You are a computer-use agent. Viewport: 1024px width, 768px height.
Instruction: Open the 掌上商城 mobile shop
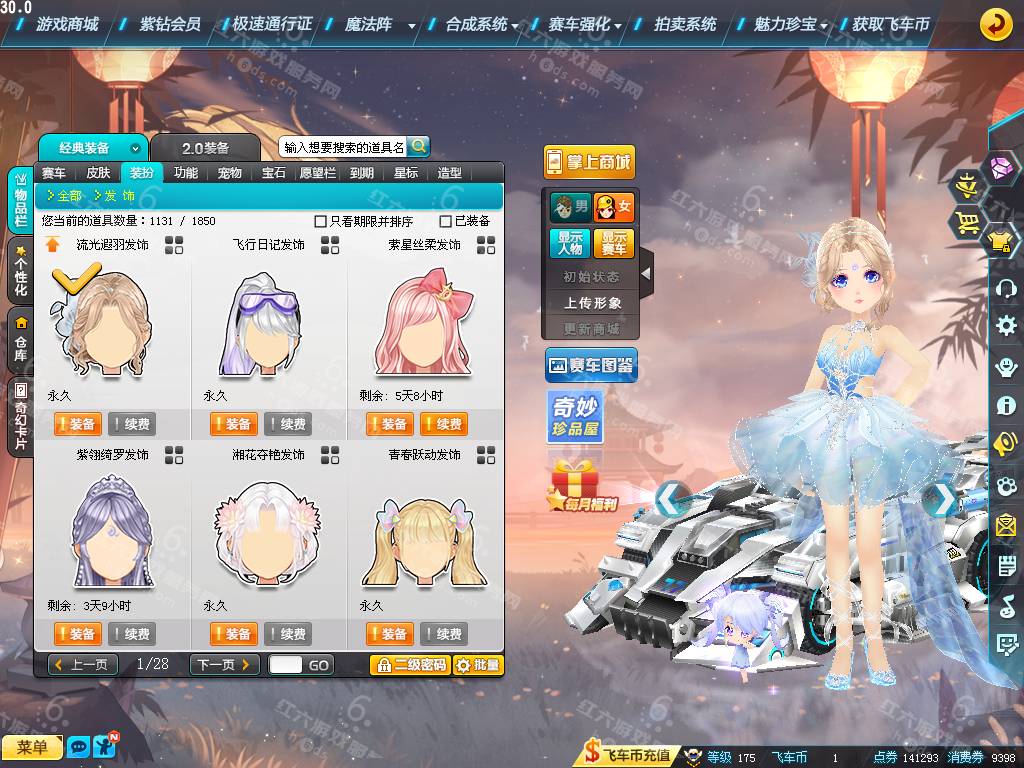coord(590,162)
